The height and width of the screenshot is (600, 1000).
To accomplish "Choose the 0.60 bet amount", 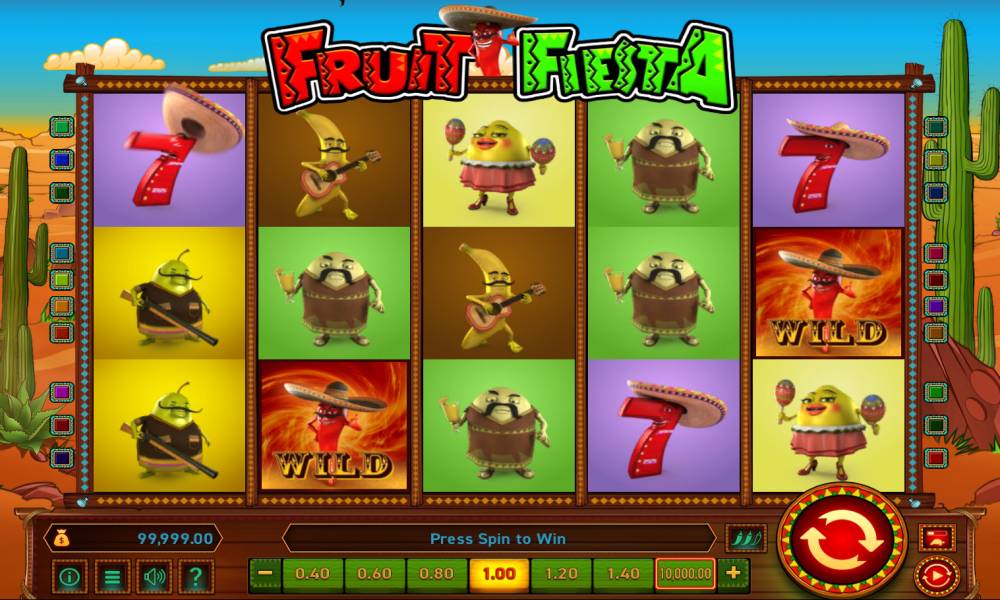I will point(375,574).
